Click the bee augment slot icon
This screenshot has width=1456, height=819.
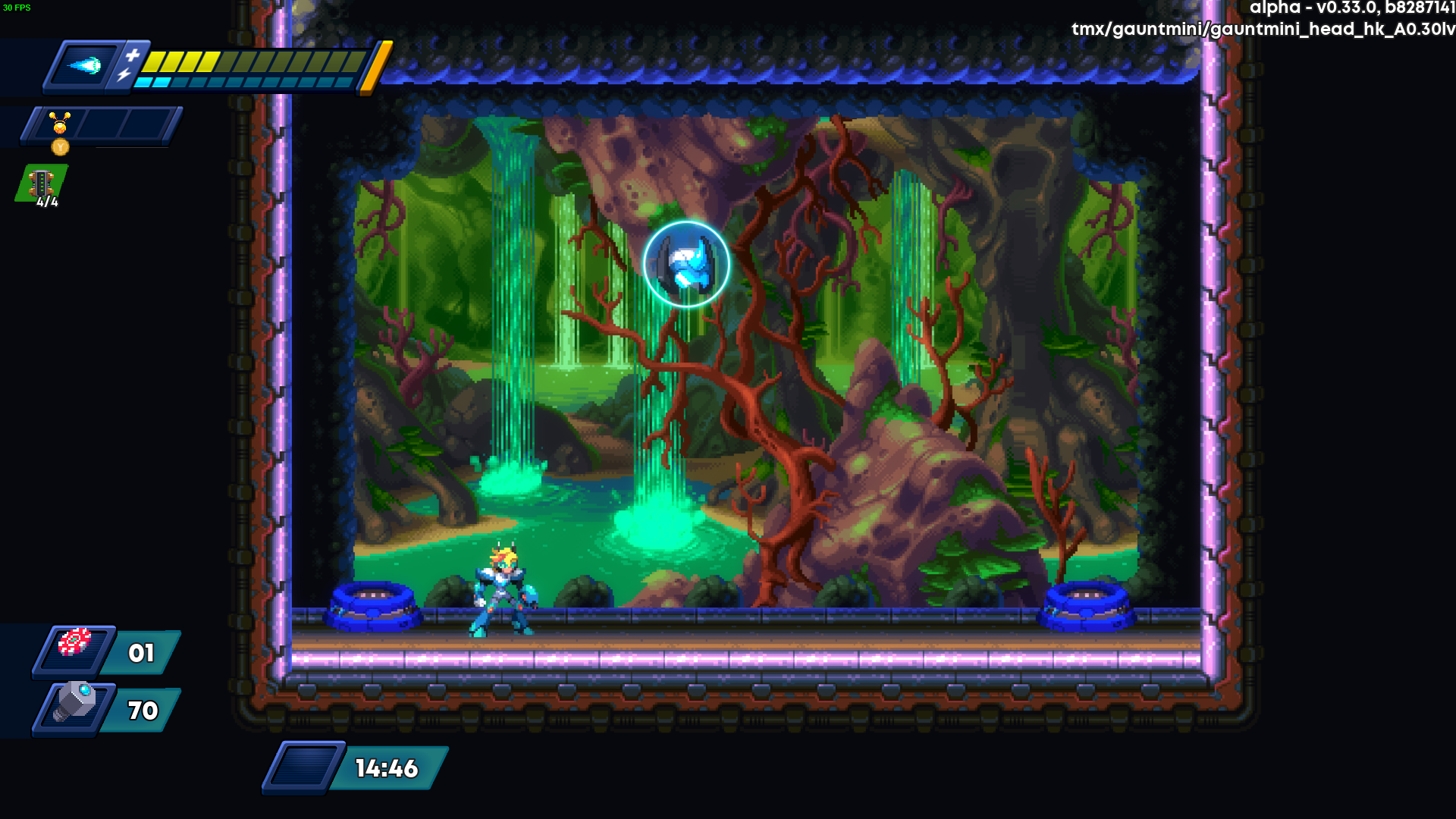[60, 123]
